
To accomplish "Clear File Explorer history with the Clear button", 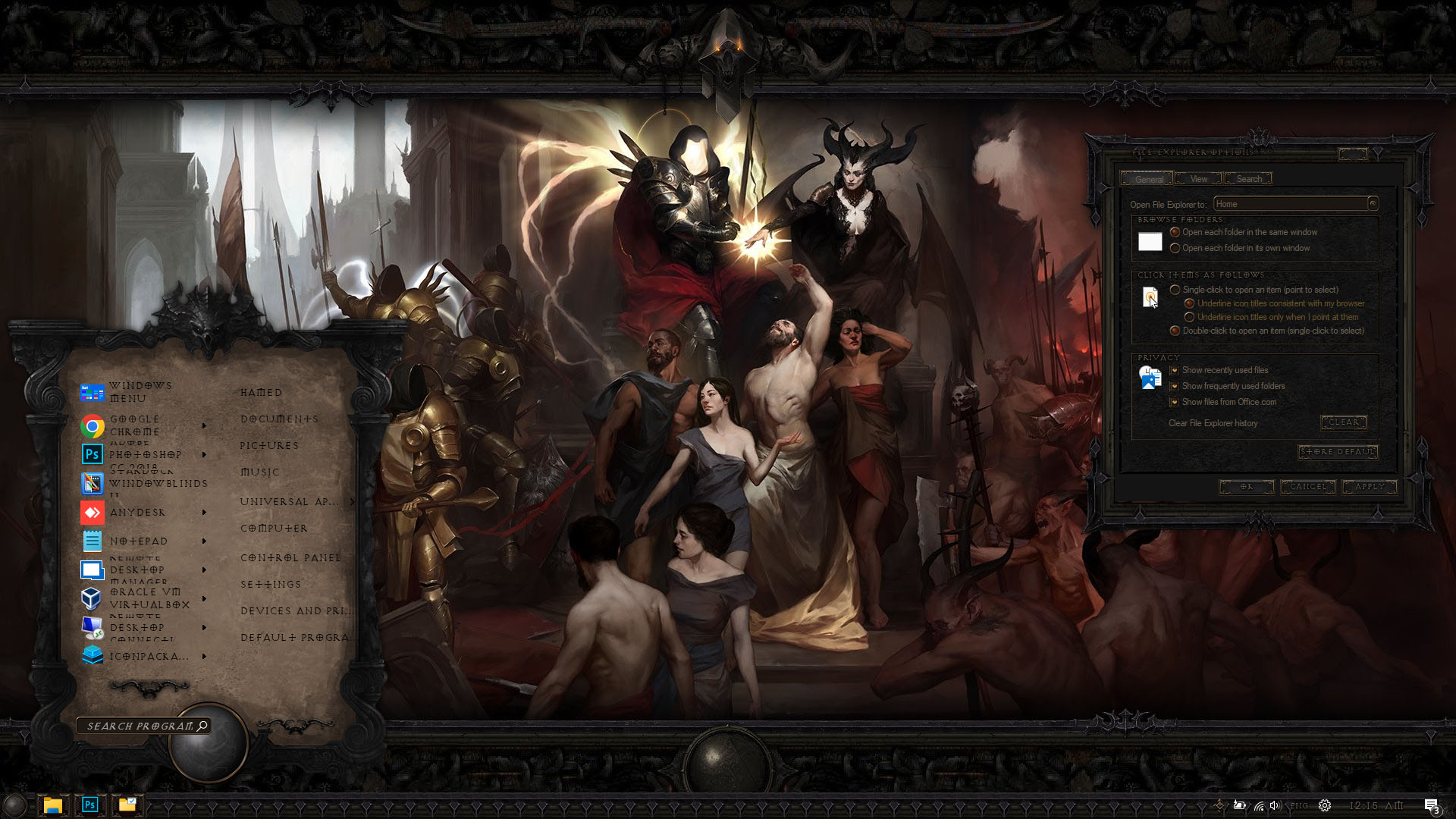I will click(x=1343, y=422).
